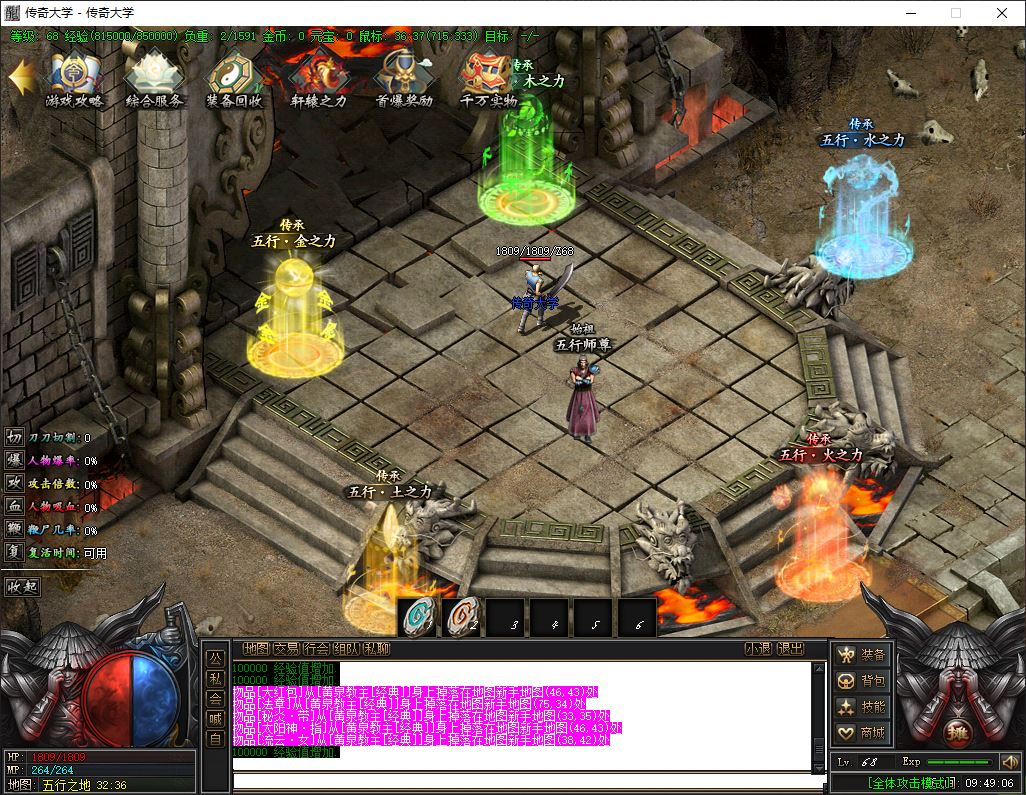The image size is (1026, 795).
Task: Open the 背包 backpack
Action: coord(863,681)
